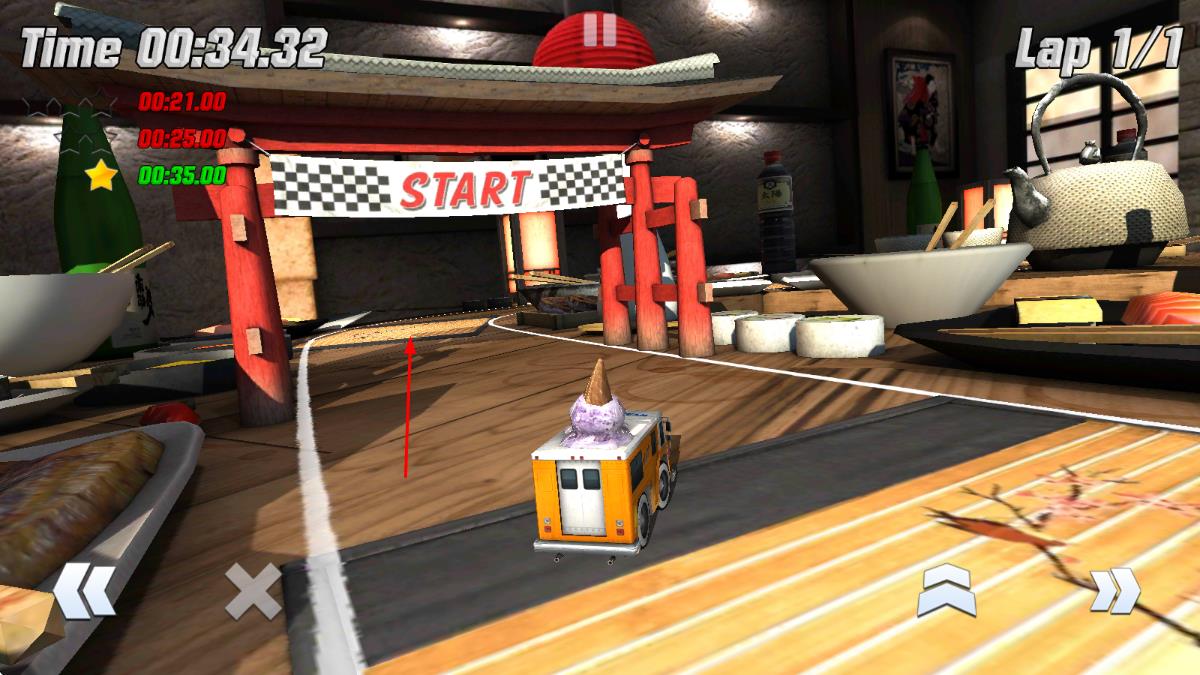Pause the race with the top pause button
This screenshot has height=675, width=1200.
pyautogui.click(x=599, y=28)
